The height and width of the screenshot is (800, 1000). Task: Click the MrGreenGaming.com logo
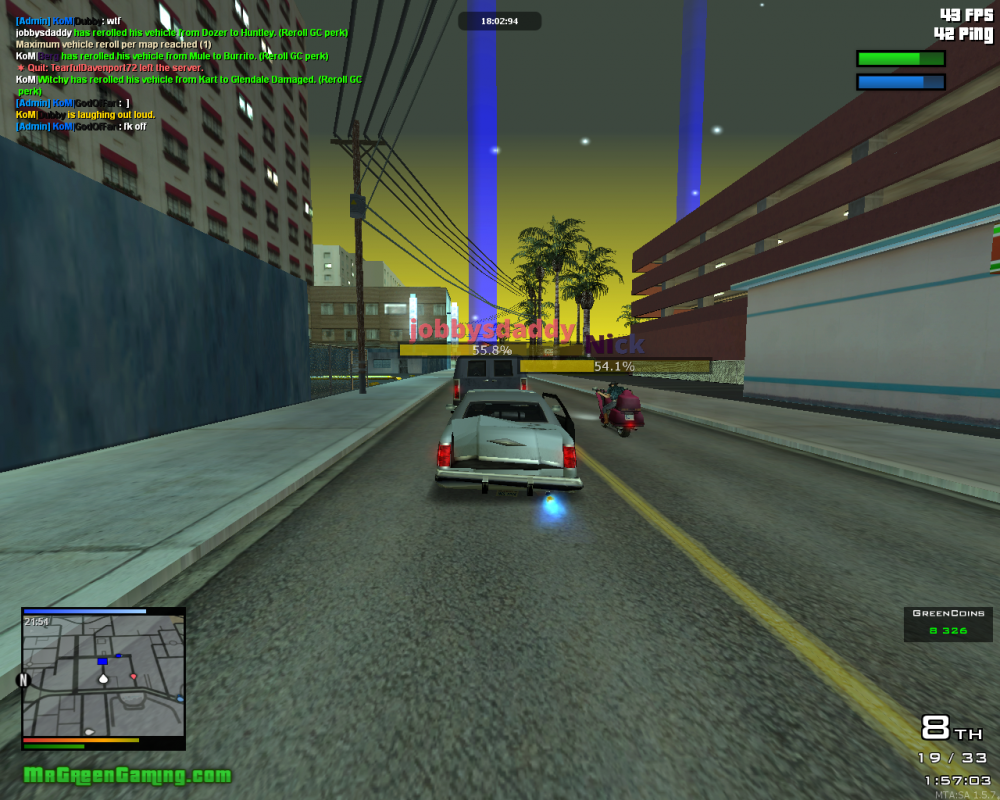click(127, 775)
